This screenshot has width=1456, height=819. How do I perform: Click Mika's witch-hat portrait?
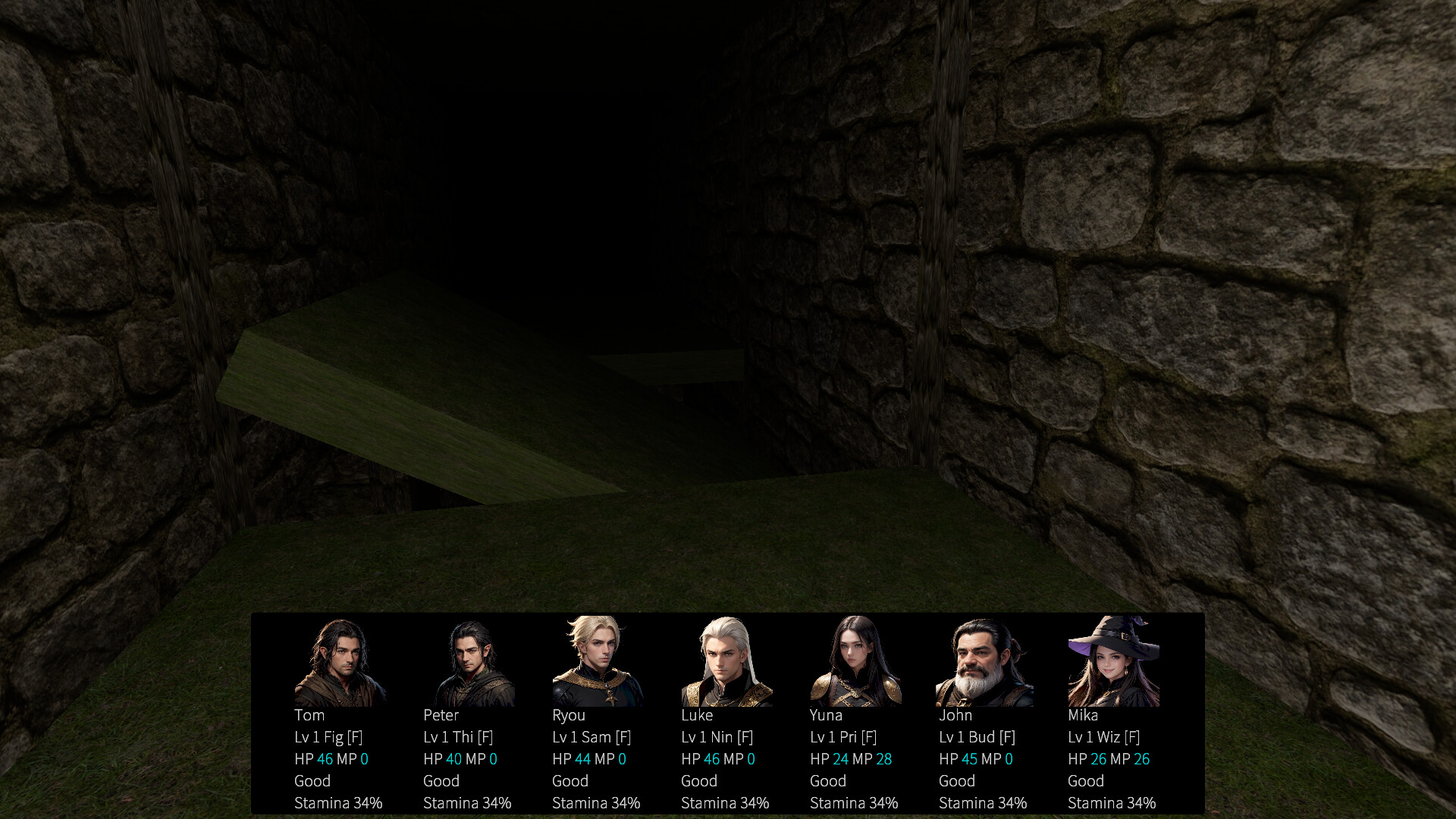1116,661
